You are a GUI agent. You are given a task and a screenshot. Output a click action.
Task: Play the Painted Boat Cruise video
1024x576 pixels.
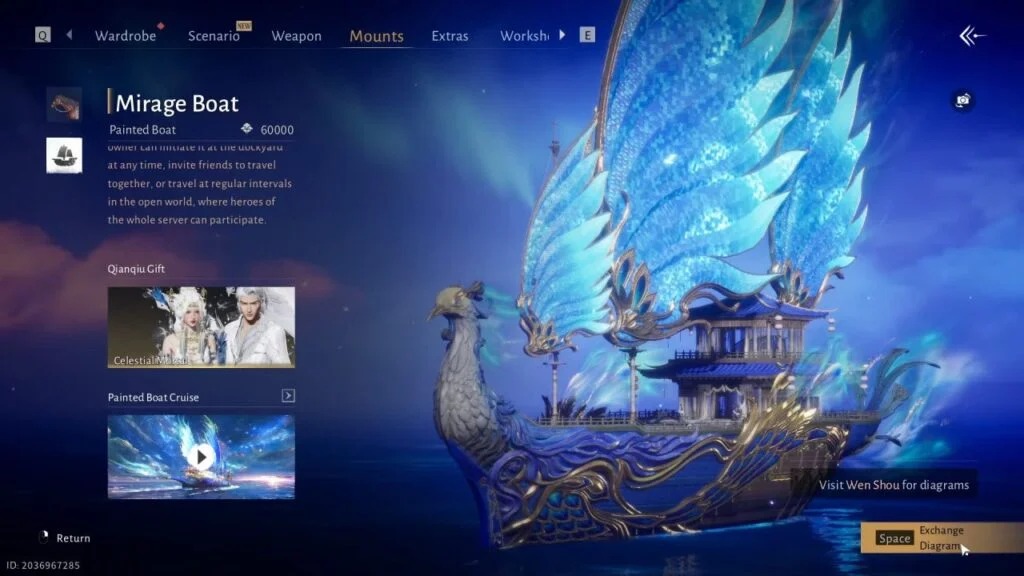[201, 457]
